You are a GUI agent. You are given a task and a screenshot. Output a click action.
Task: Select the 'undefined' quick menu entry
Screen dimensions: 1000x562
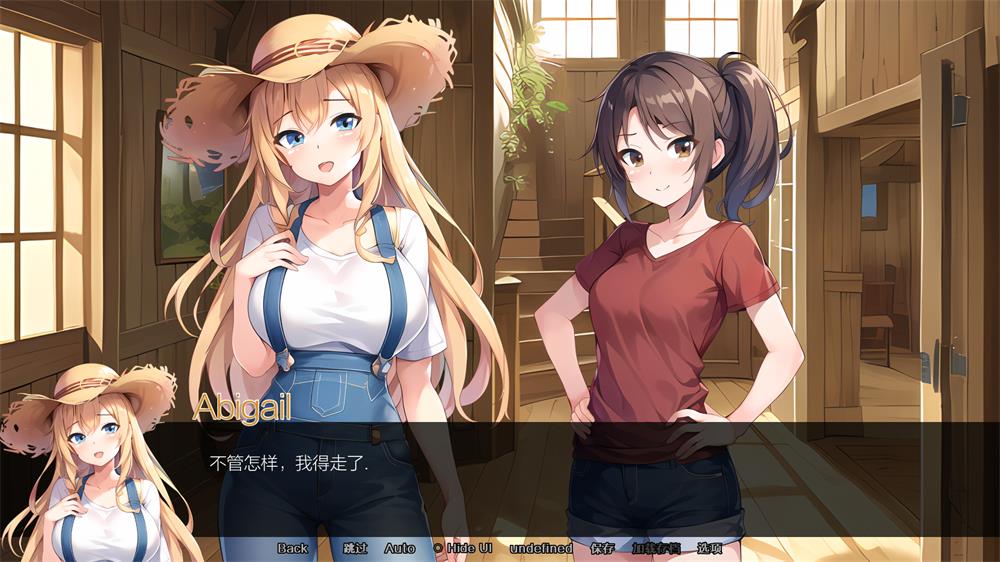[541, 548]
